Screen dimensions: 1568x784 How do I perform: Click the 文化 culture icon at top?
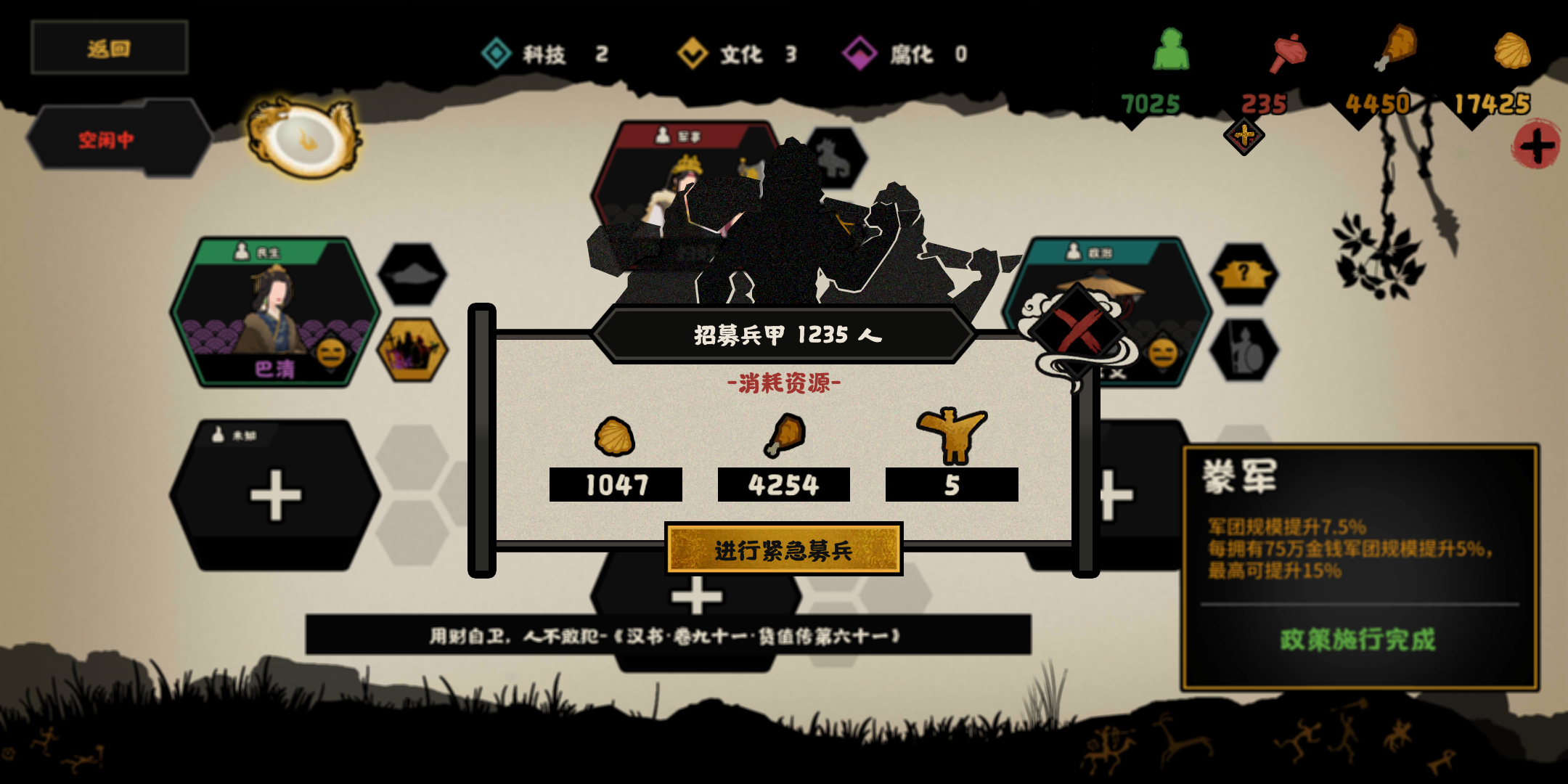(691, 54)
